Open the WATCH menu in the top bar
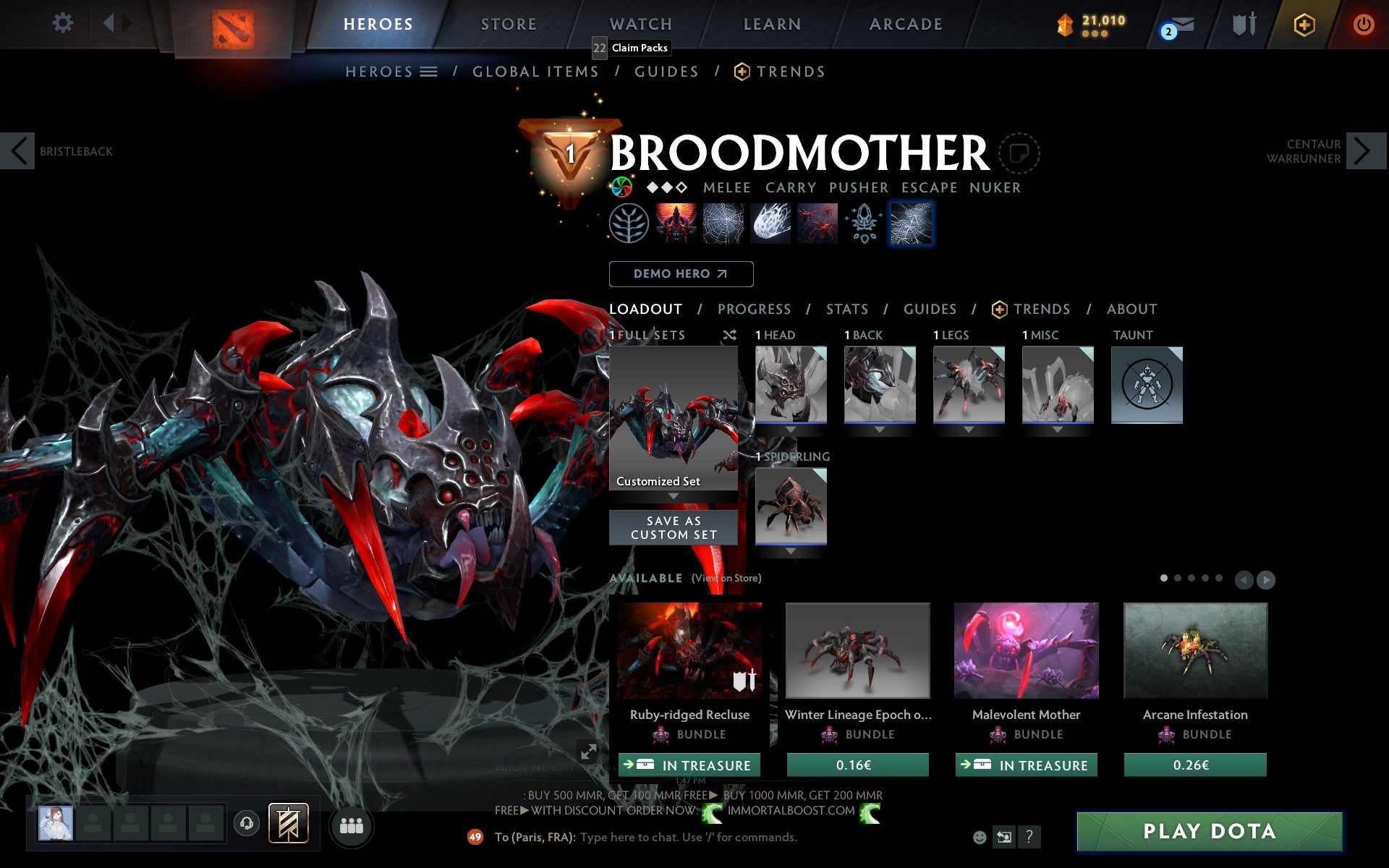 tap(640, 23)
